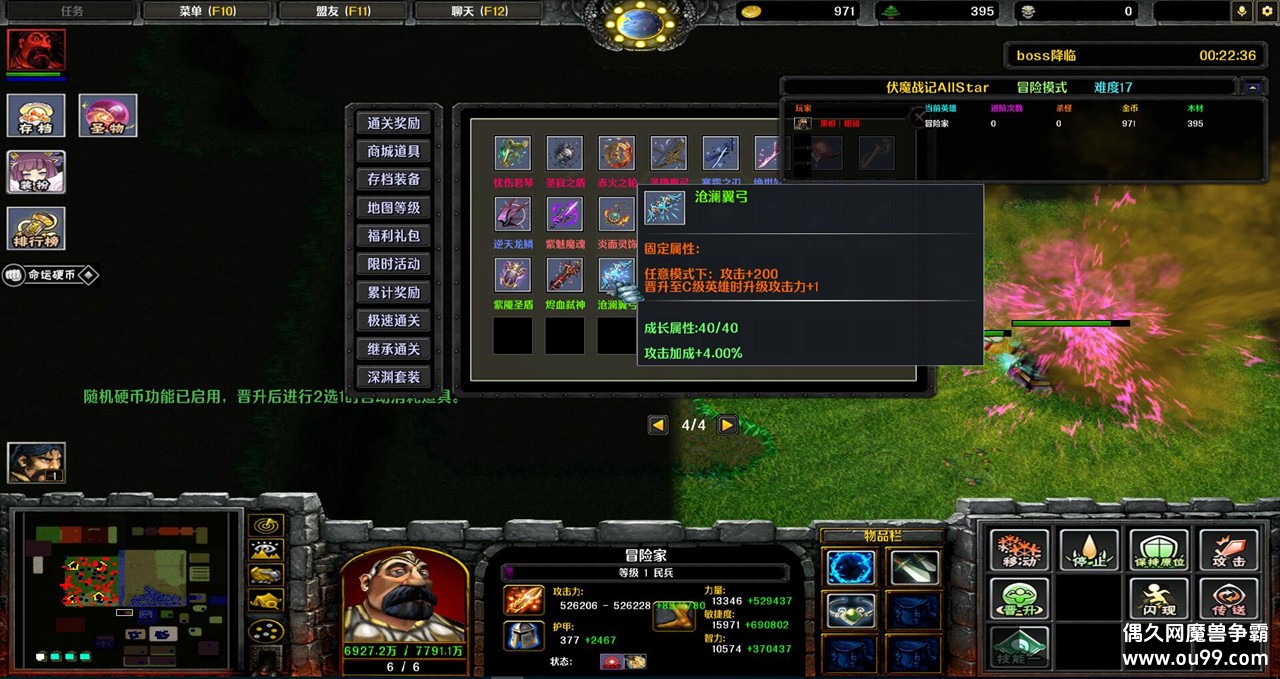Open the 圣物 relic icon

108,115
